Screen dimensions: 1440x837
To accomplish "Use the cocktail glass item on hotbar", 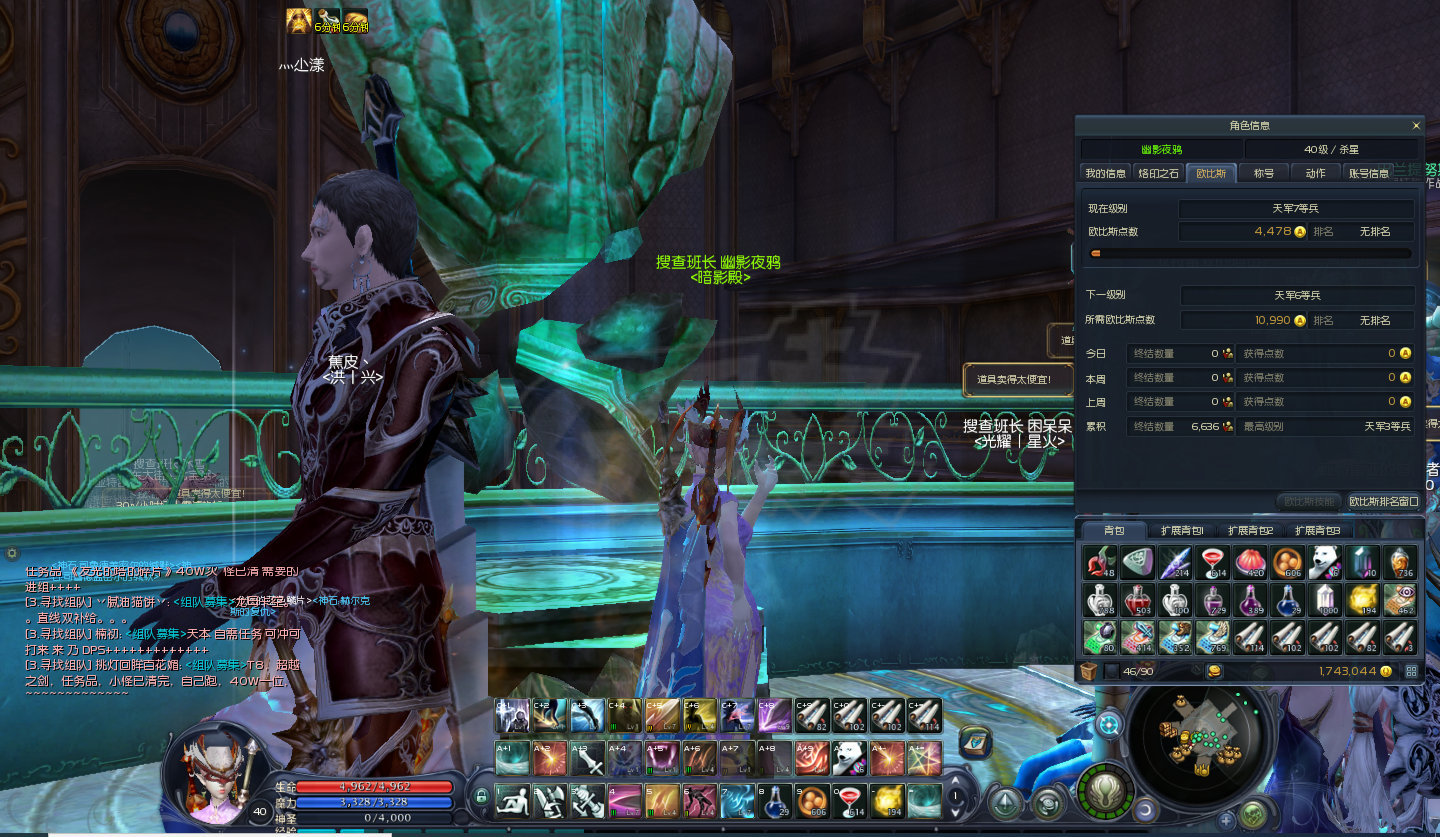I will pyautogui.click(x=849, y=801).
